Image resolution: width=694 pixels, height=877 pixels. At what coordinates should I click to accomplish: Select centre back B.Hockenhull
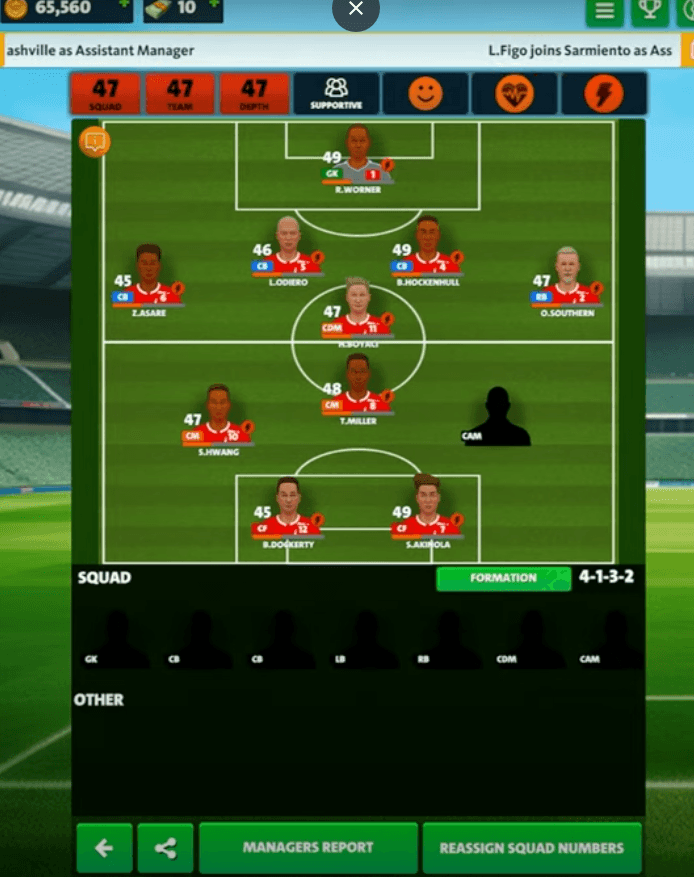coord(427,248)
